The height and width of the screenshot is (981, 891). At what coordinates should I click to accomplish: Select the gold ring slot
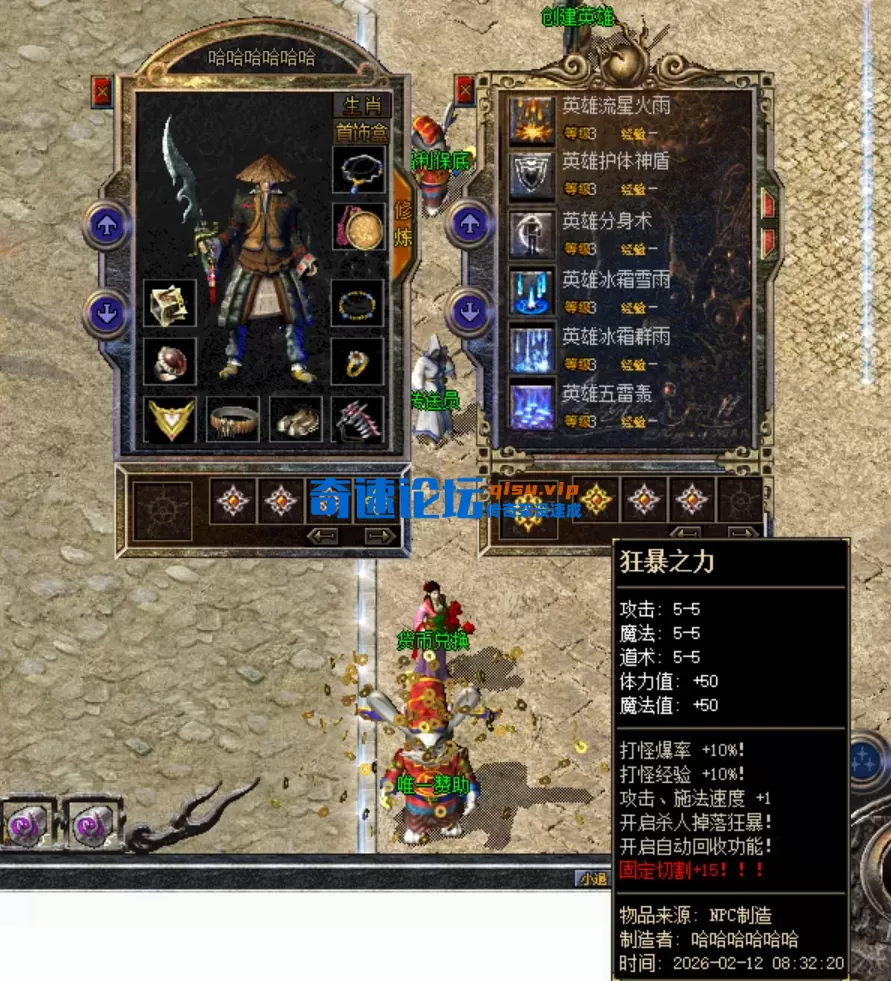(x=358, y=362)
